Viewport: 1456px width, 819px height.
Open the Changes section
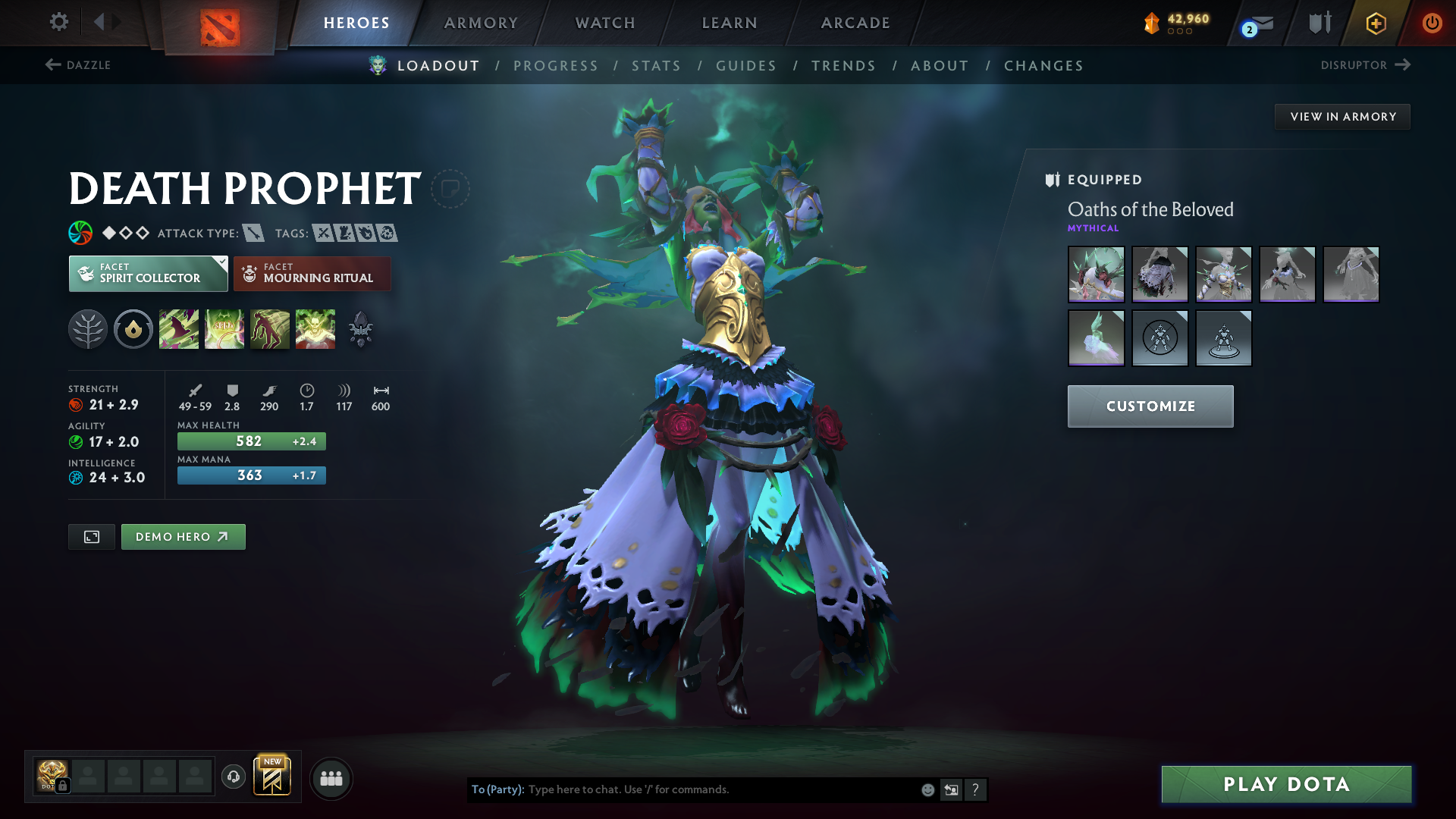(x=1043, y=66)
